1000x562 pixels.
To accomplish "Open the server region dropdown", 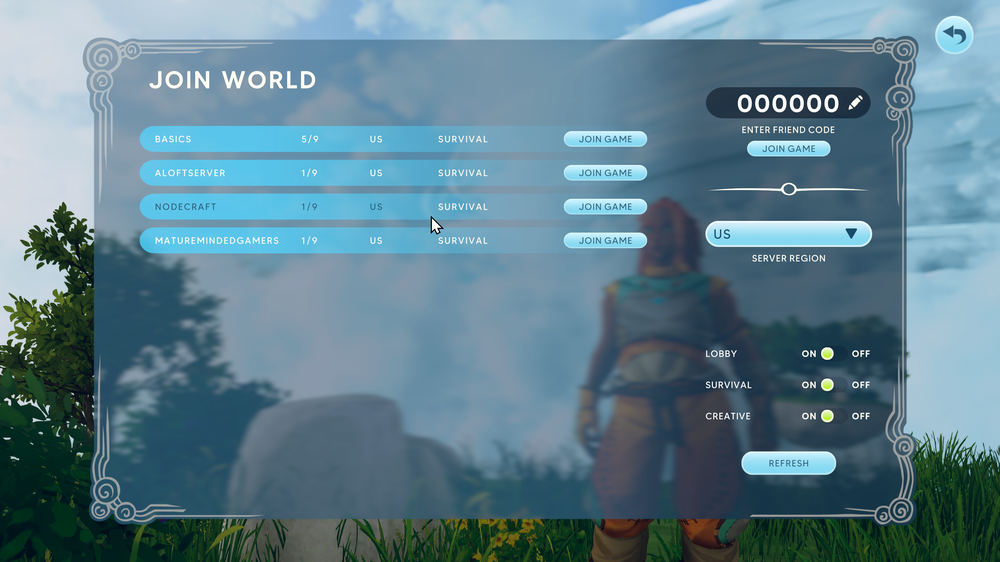I will point(788,234).
